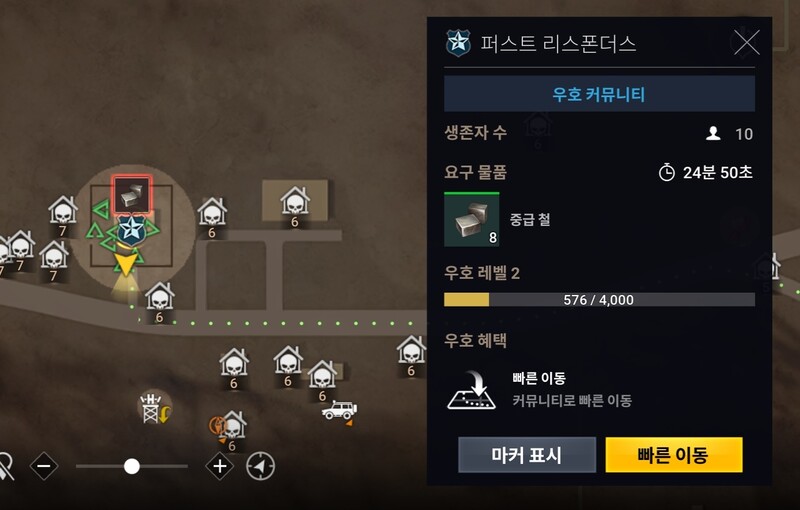The image size is (800, 510).
Task: Click the map zoom slider handle
Action: pyautogui.click(x=131, y=466)
